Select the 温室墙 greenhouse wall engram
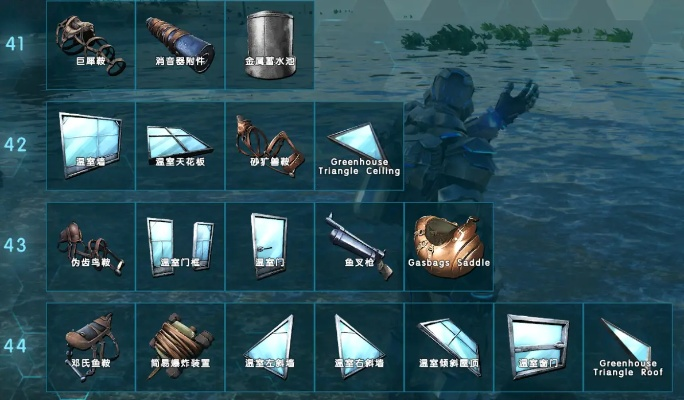The height and width of the screenshot is (400, 684). coord(90,144)
